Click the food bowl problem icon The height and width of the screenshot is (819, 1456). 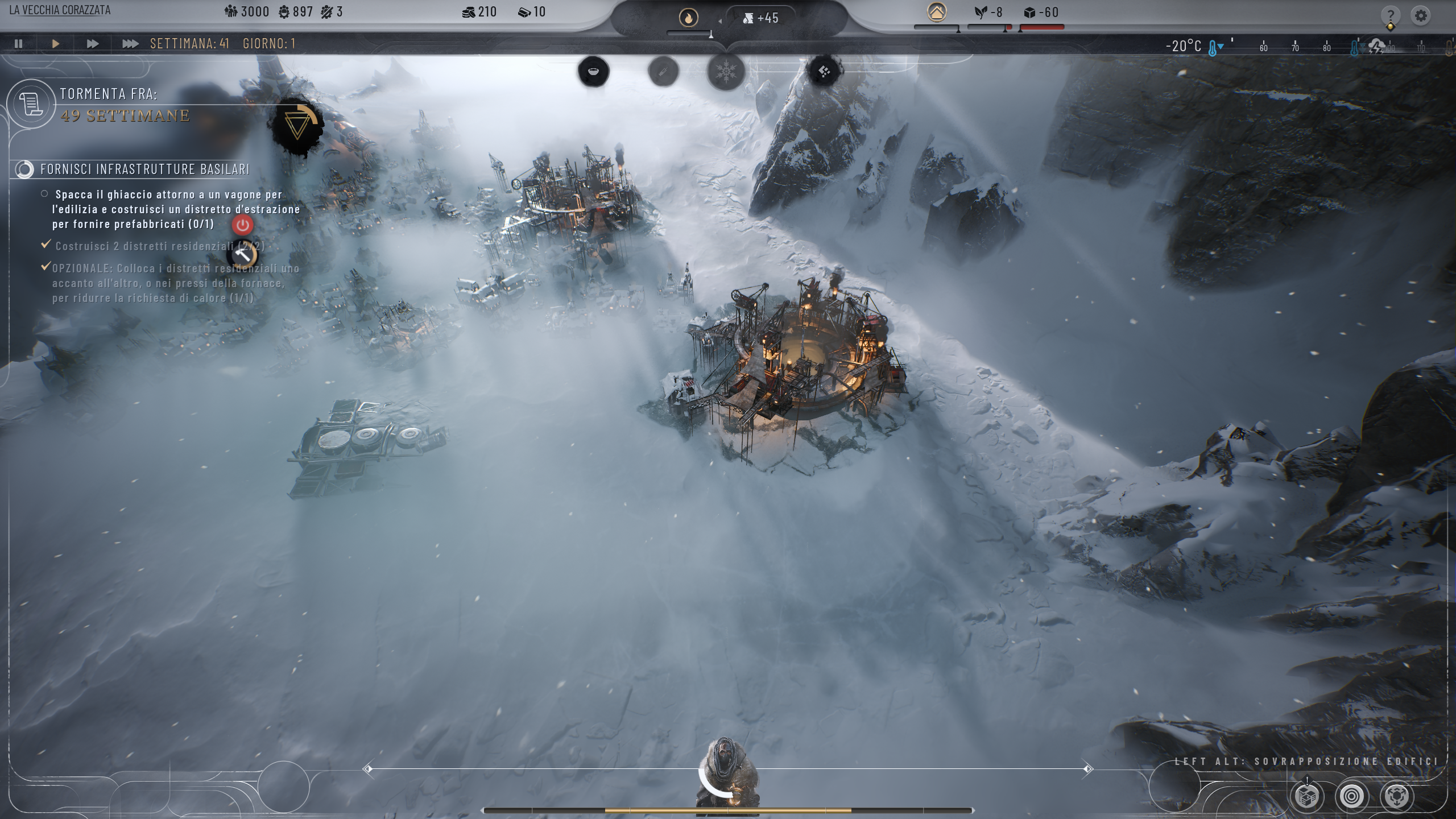click(x=594, y=72)
